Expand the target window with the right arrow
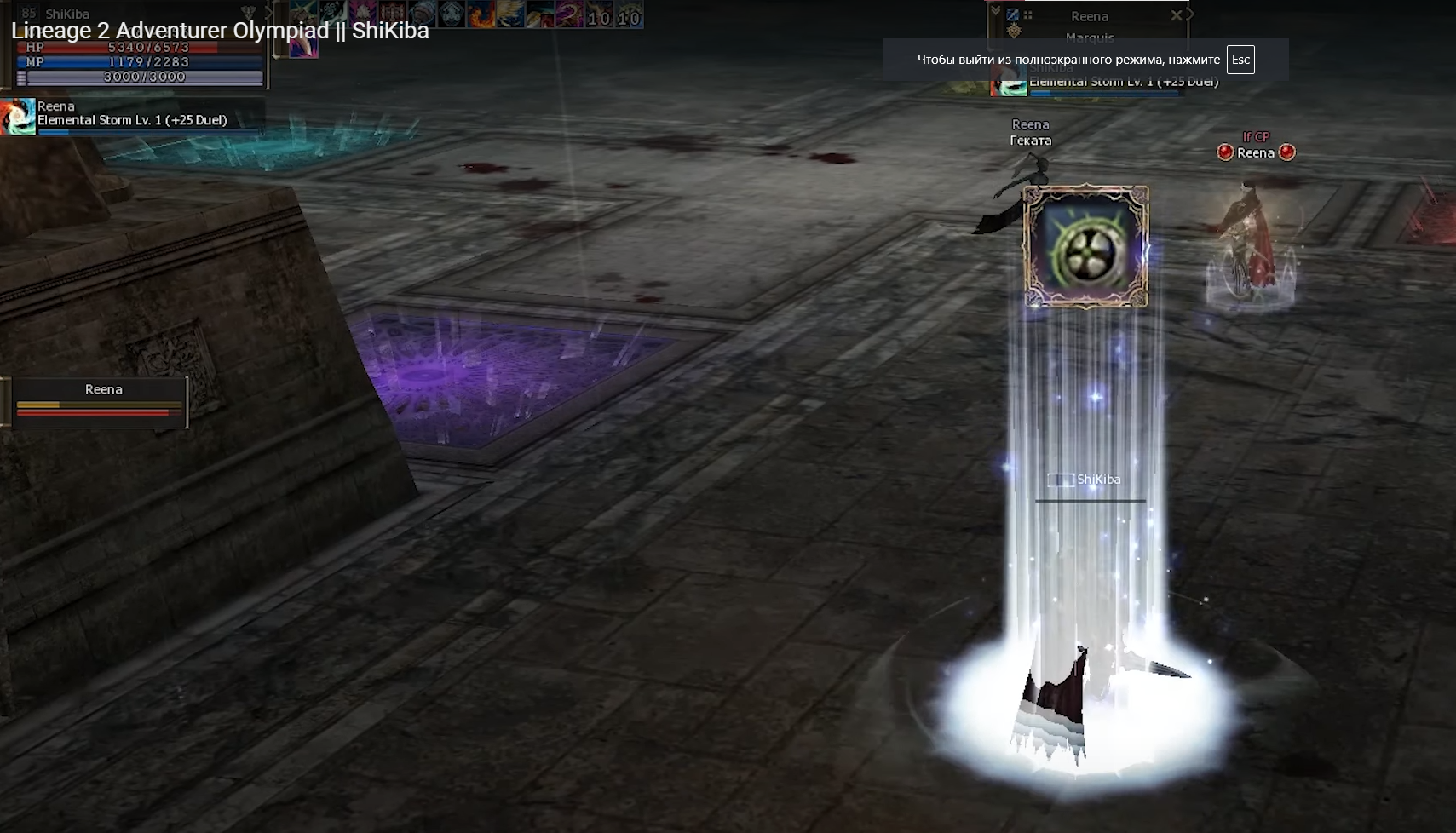Viewport: 1456px width, 833px height. coord(1191,14)
